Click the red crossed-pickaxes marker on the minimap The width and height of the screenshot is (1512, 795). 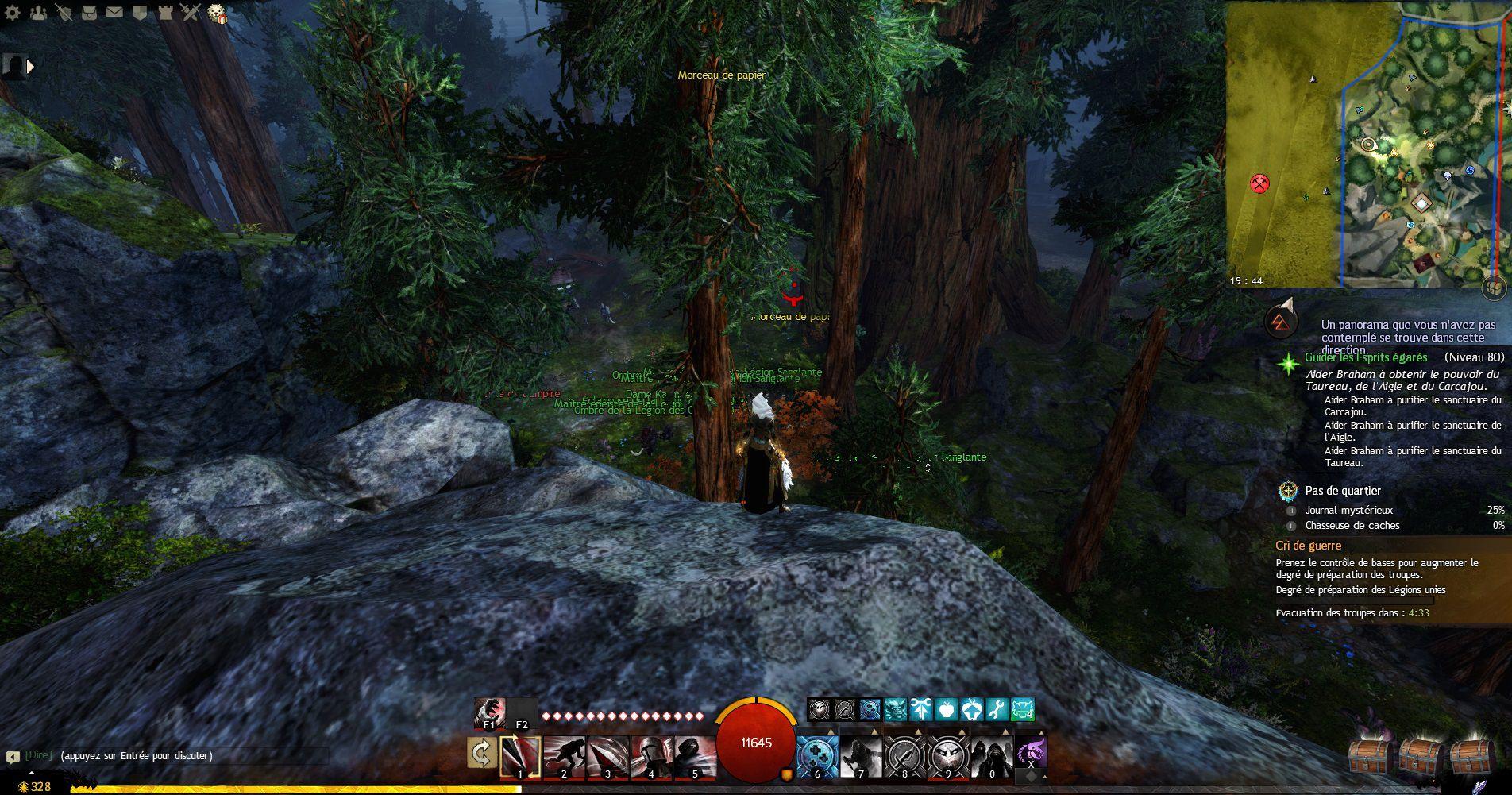pos(1259,184)
